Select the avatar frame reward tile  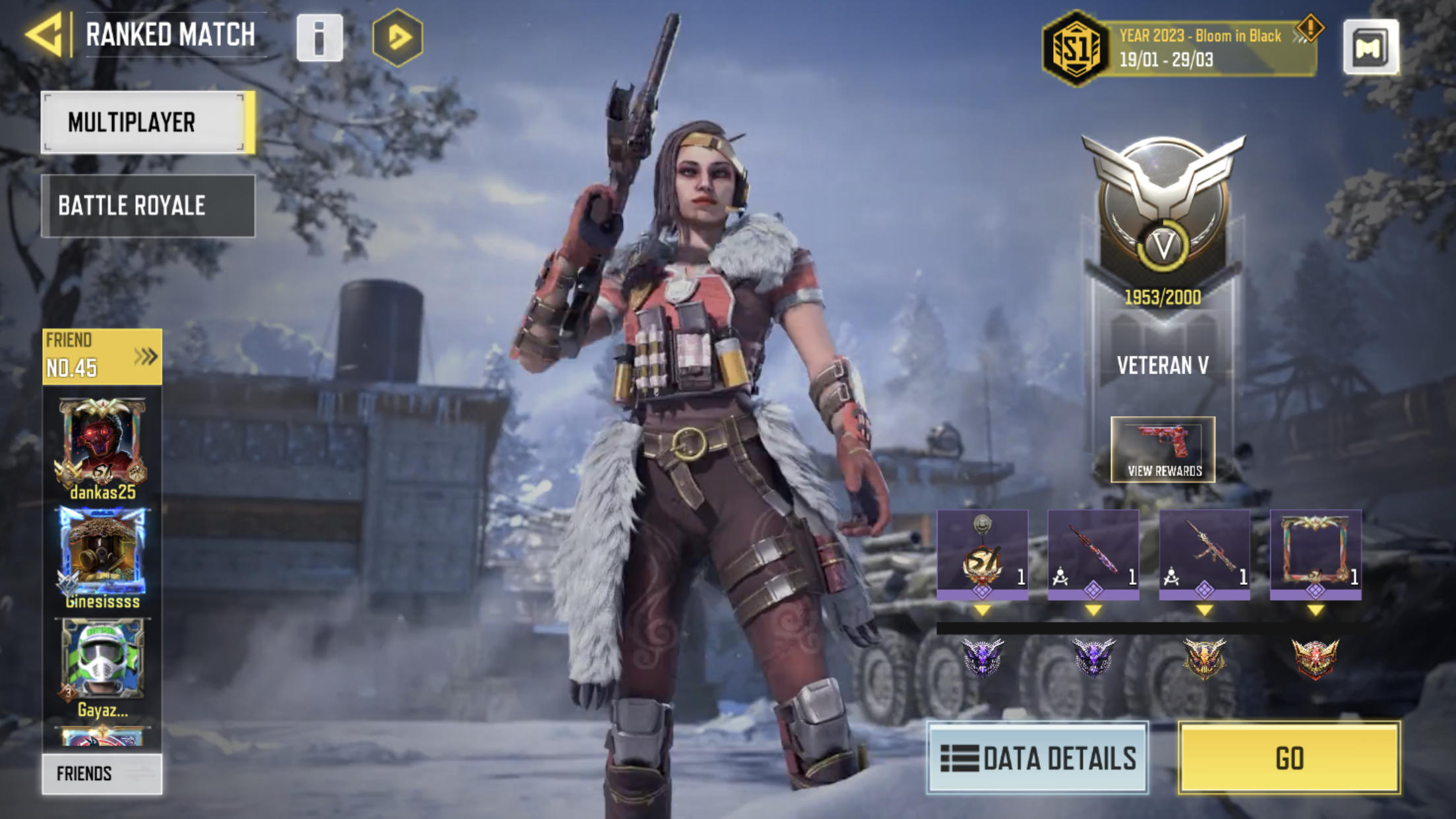click(x=1316, y=554)
